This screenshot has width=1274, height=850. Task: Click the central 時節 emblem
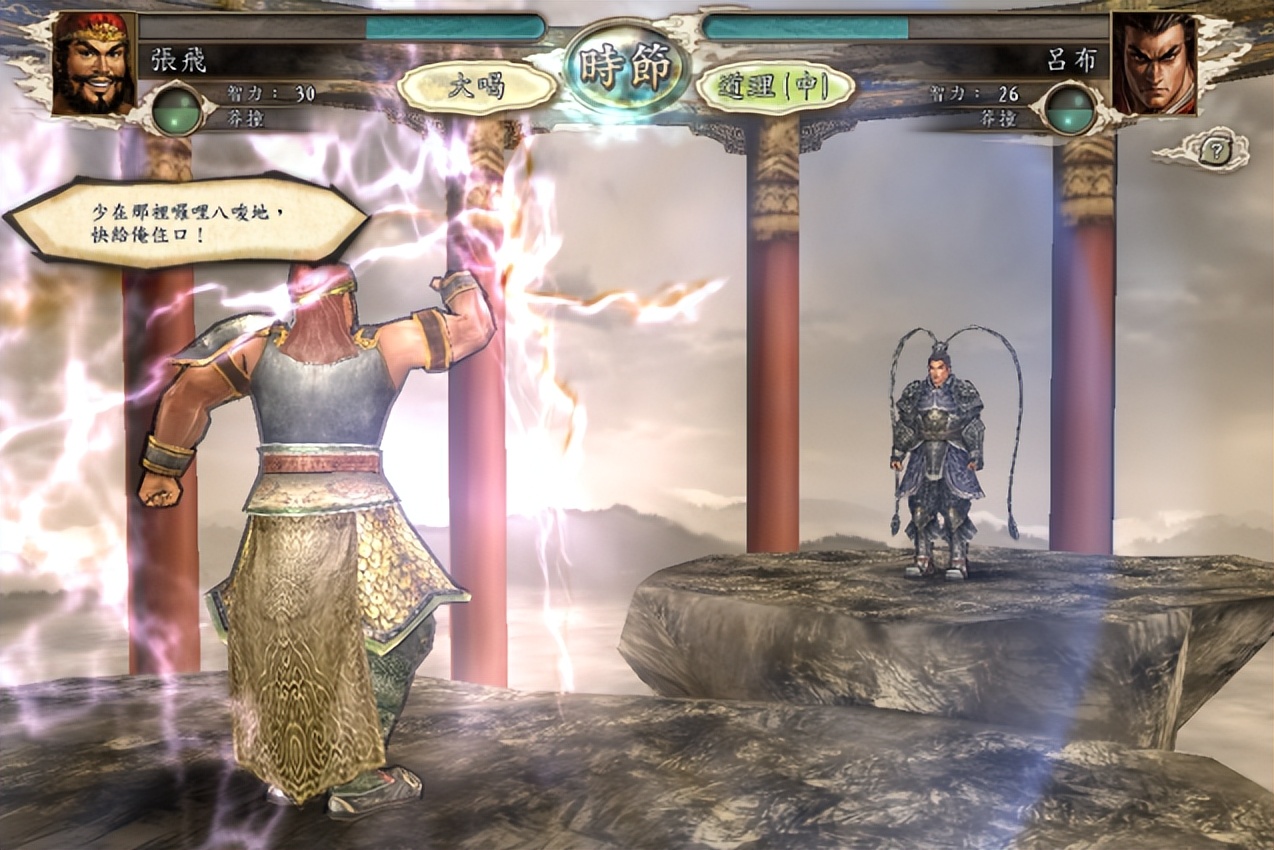(626, 68)
